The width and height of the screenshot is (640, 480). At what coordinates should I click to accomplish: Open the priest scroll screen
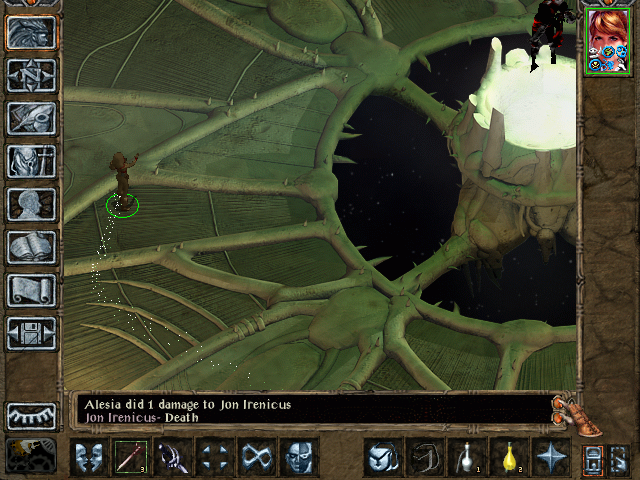tap(31, 290)
